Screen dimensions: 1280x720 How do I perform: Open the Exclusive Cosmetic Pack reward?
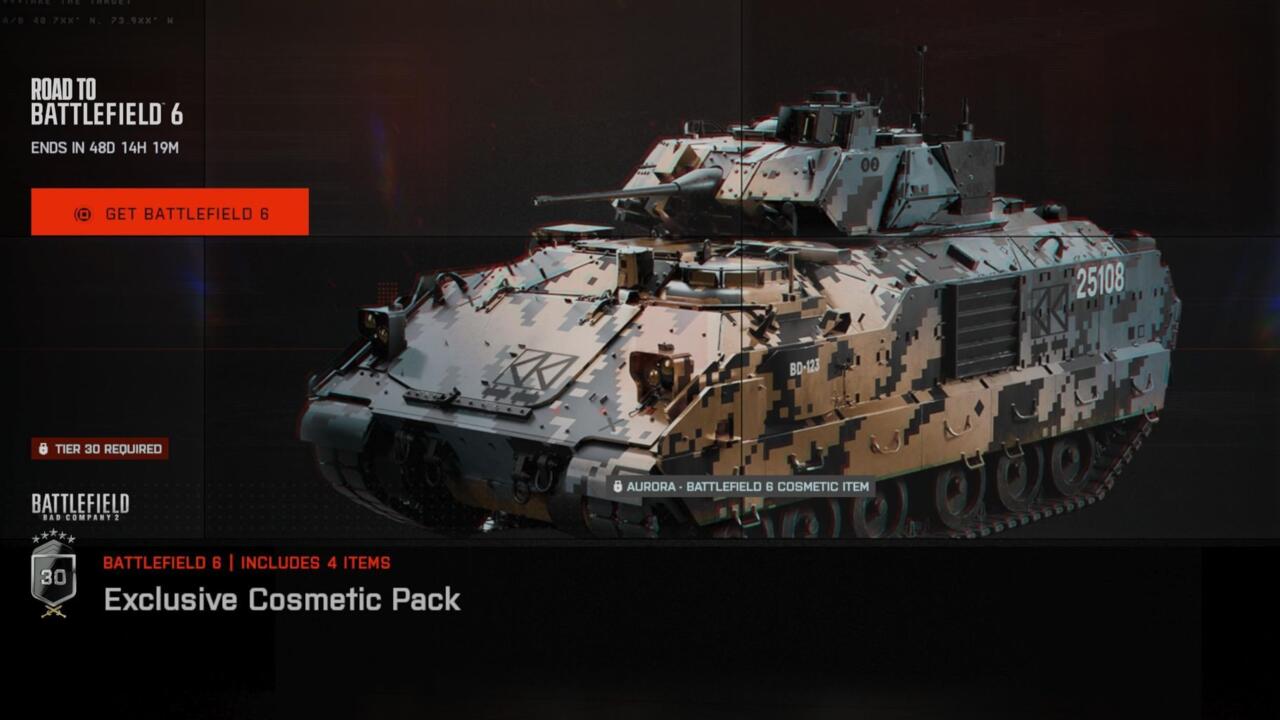[x=282, y=599]
